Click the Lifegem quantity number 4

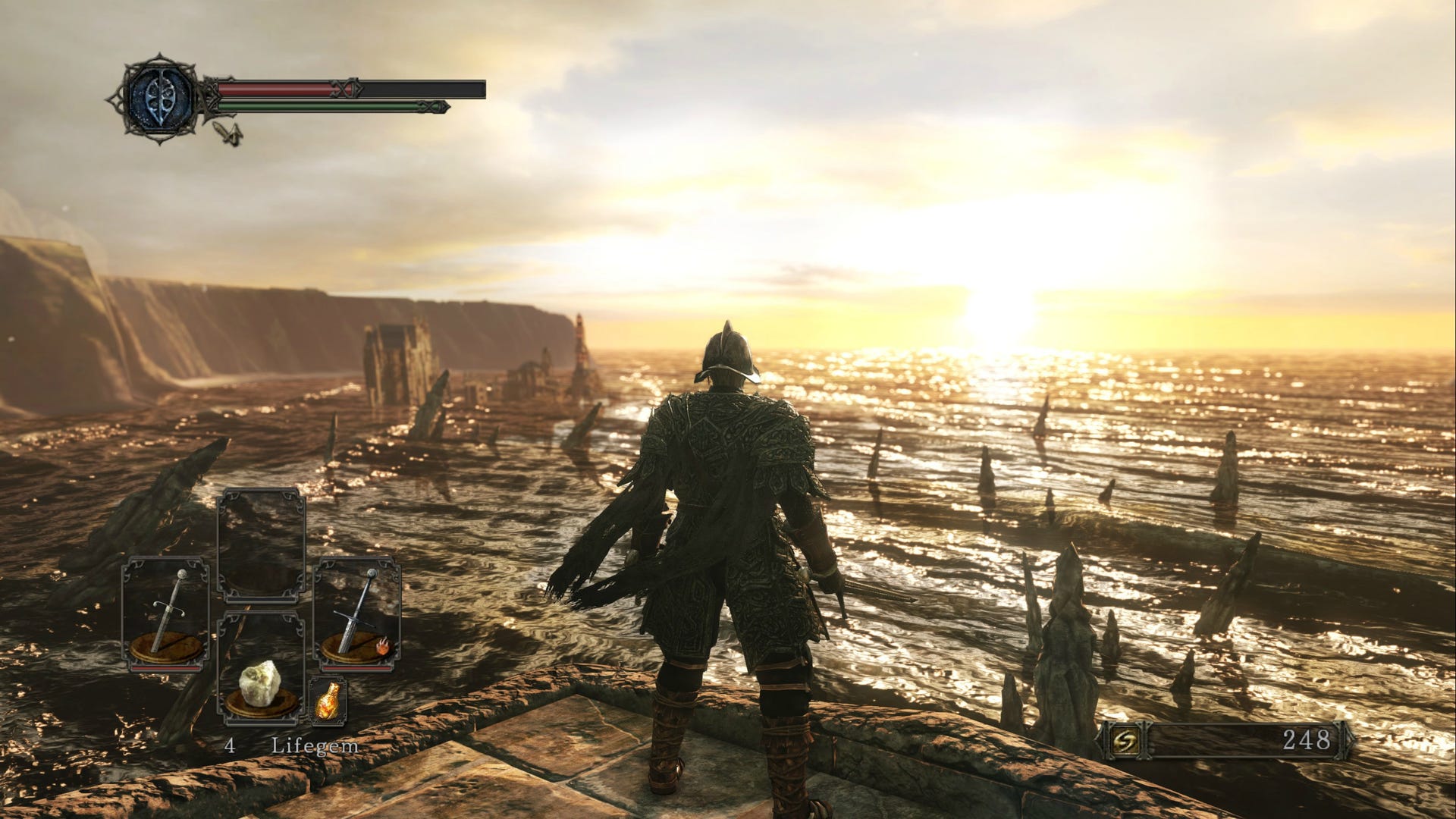(230, 745)
